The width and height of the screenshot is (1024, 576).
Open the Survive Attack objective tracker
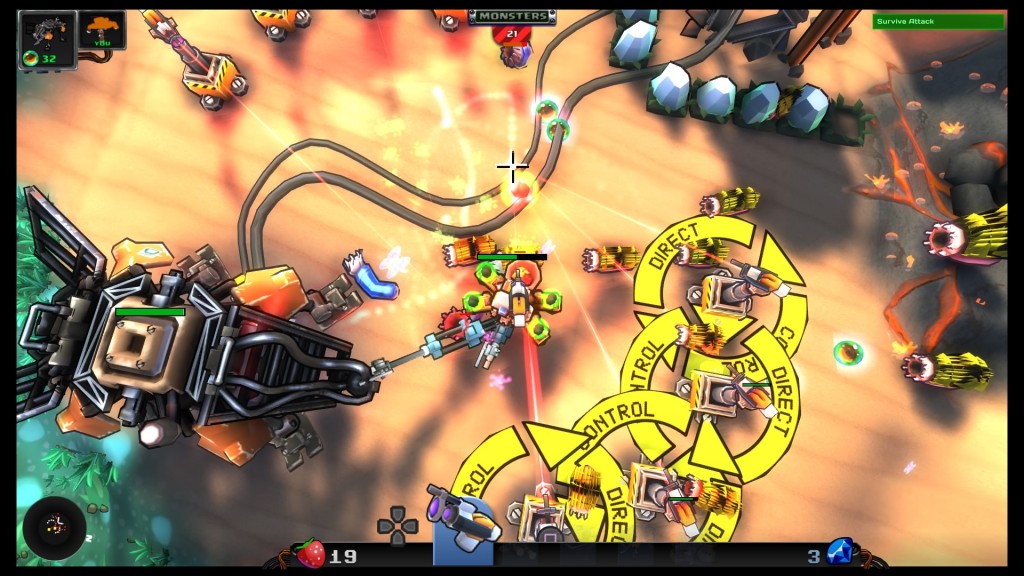pos(937,21)
